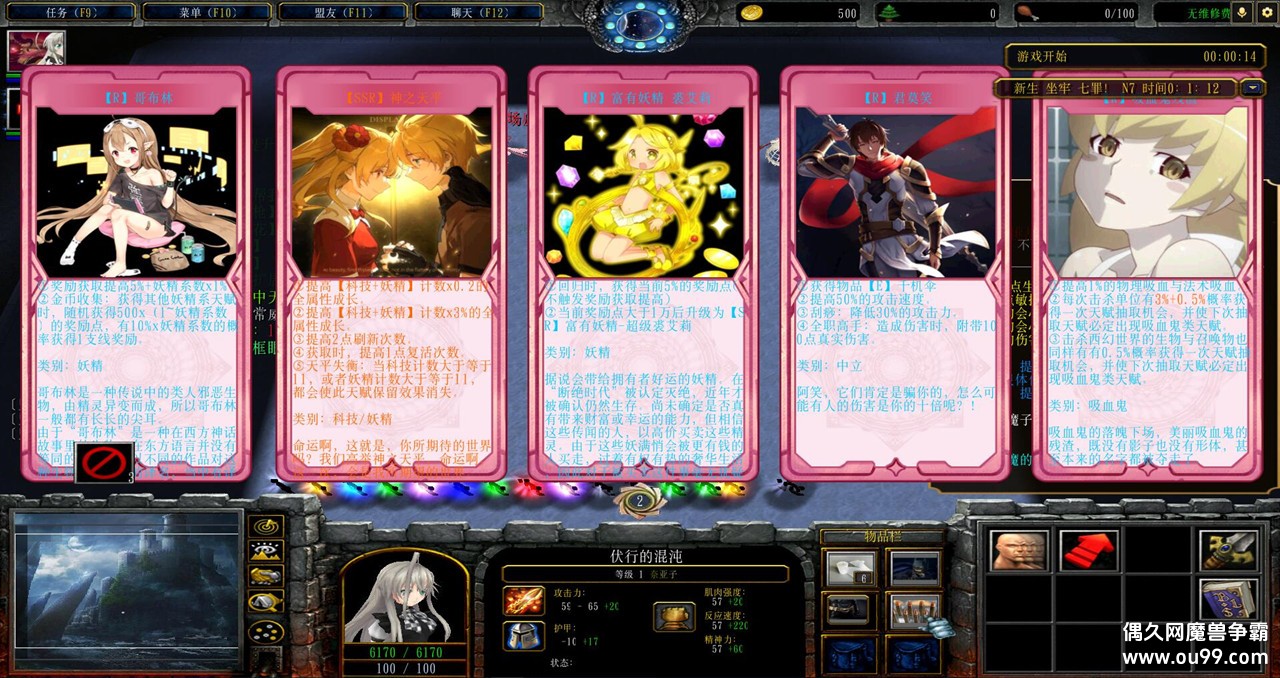1280x678 pixels.
Task: Open the blue spellbook icon
Action: [x=1228, y=599]
